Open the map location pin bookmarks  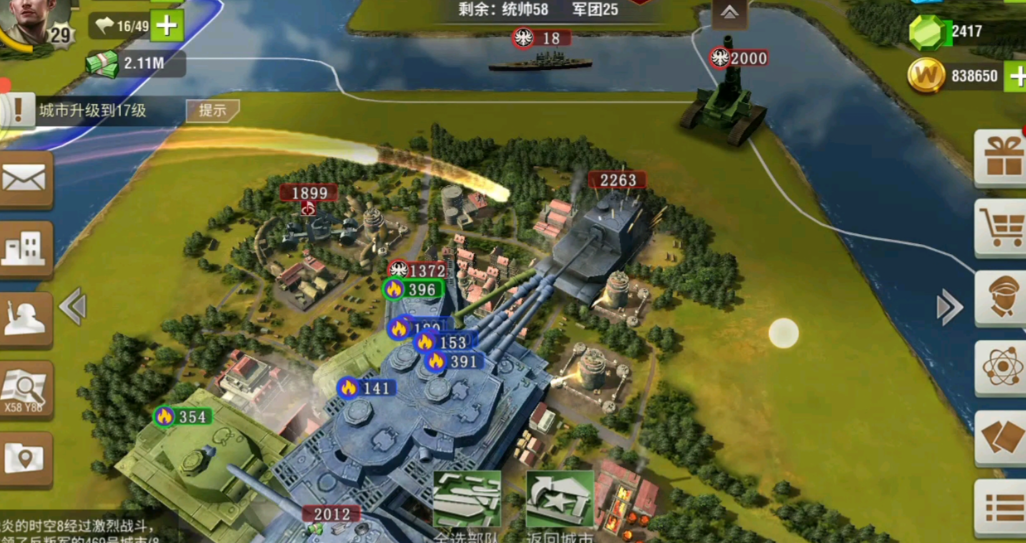(x=25, y=458)
